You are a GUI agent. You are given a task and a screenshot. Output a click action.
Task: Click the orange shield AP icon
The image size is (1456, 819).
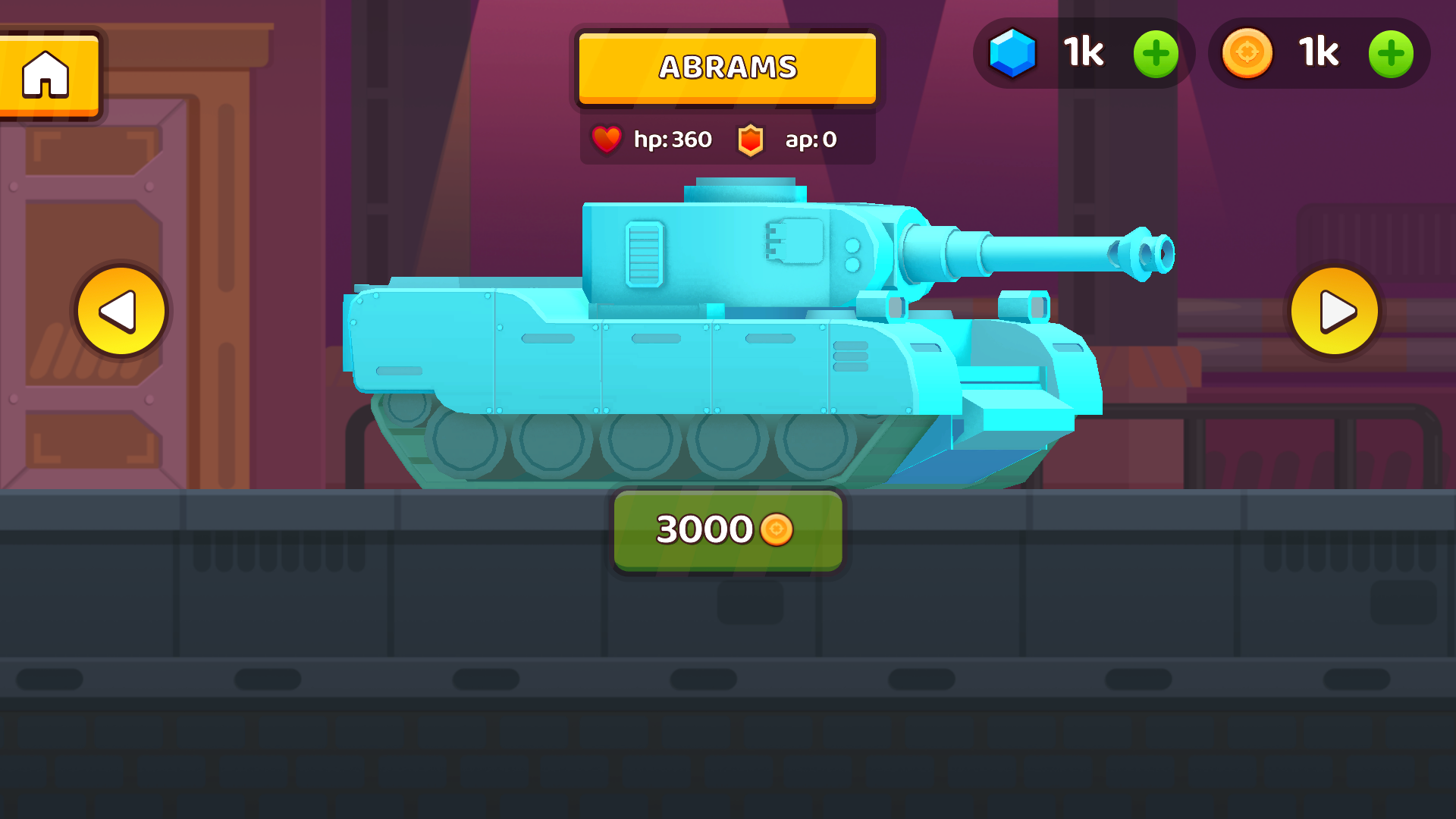tap(751, 139)
